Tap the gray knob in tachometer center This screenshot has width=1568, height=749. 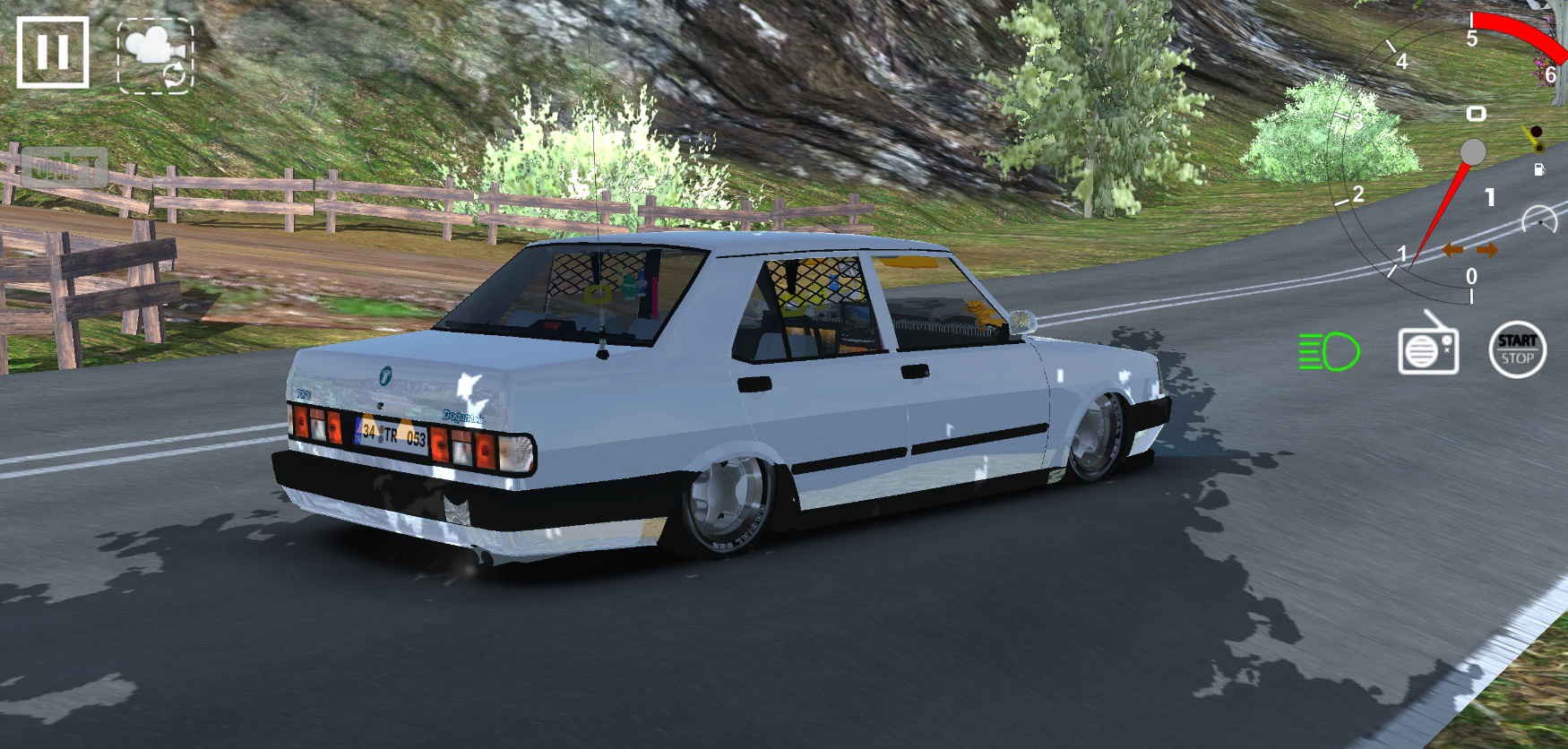(1472, 150)
